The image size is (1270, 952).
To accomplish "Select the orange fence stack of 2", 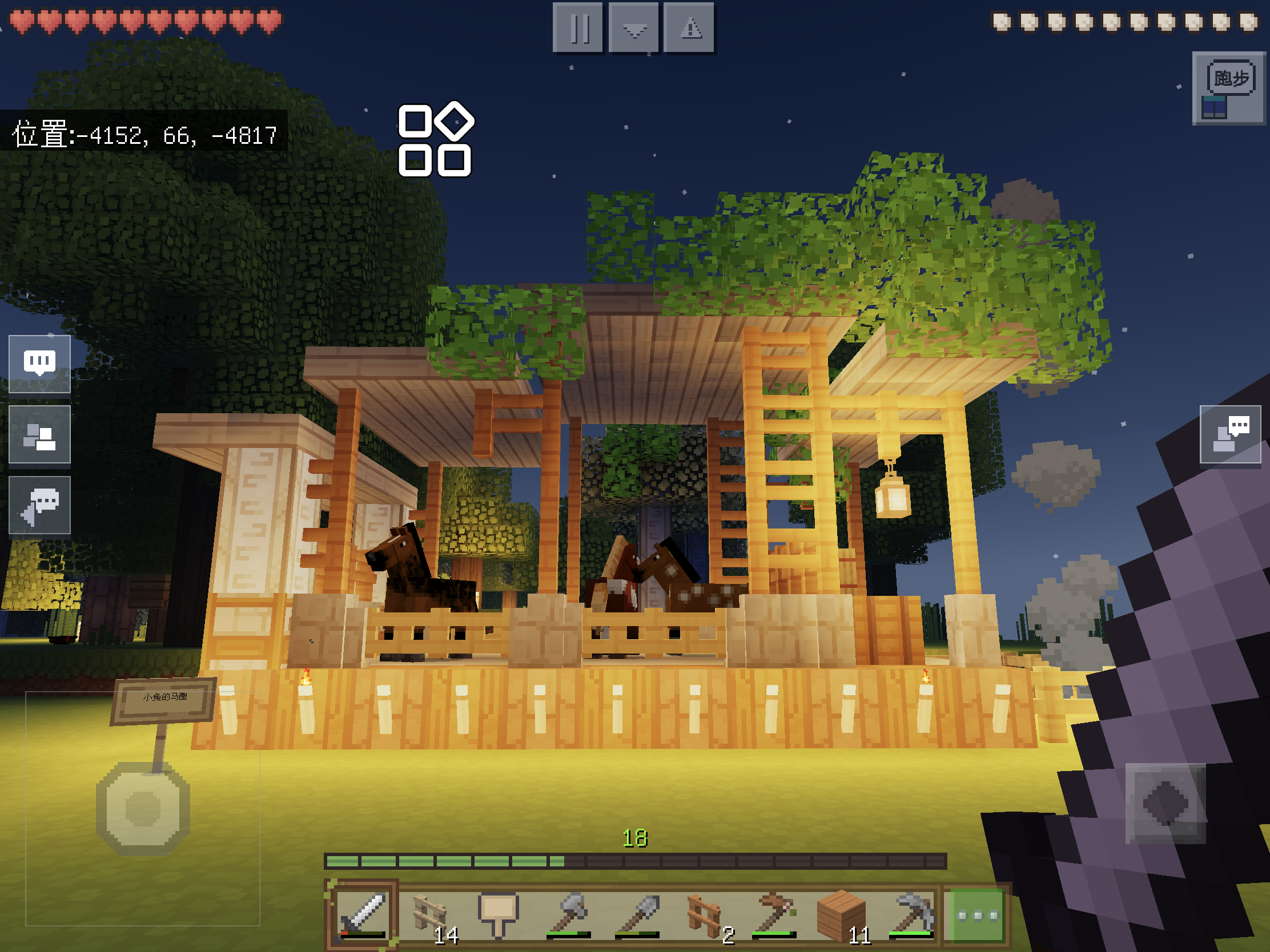I will 705,915.
